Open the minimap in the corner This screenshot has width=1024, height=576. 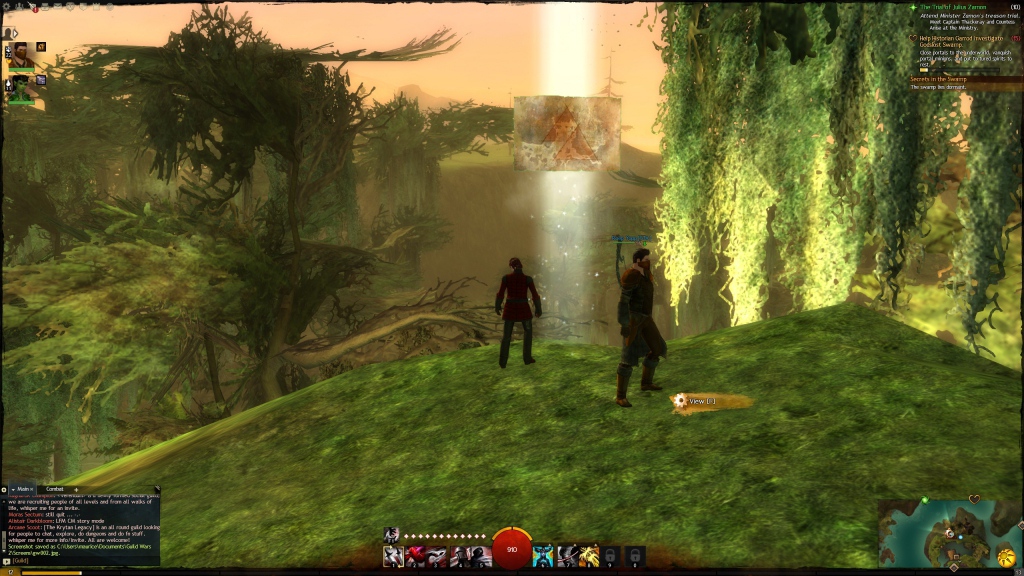click(x=944, y=532)
